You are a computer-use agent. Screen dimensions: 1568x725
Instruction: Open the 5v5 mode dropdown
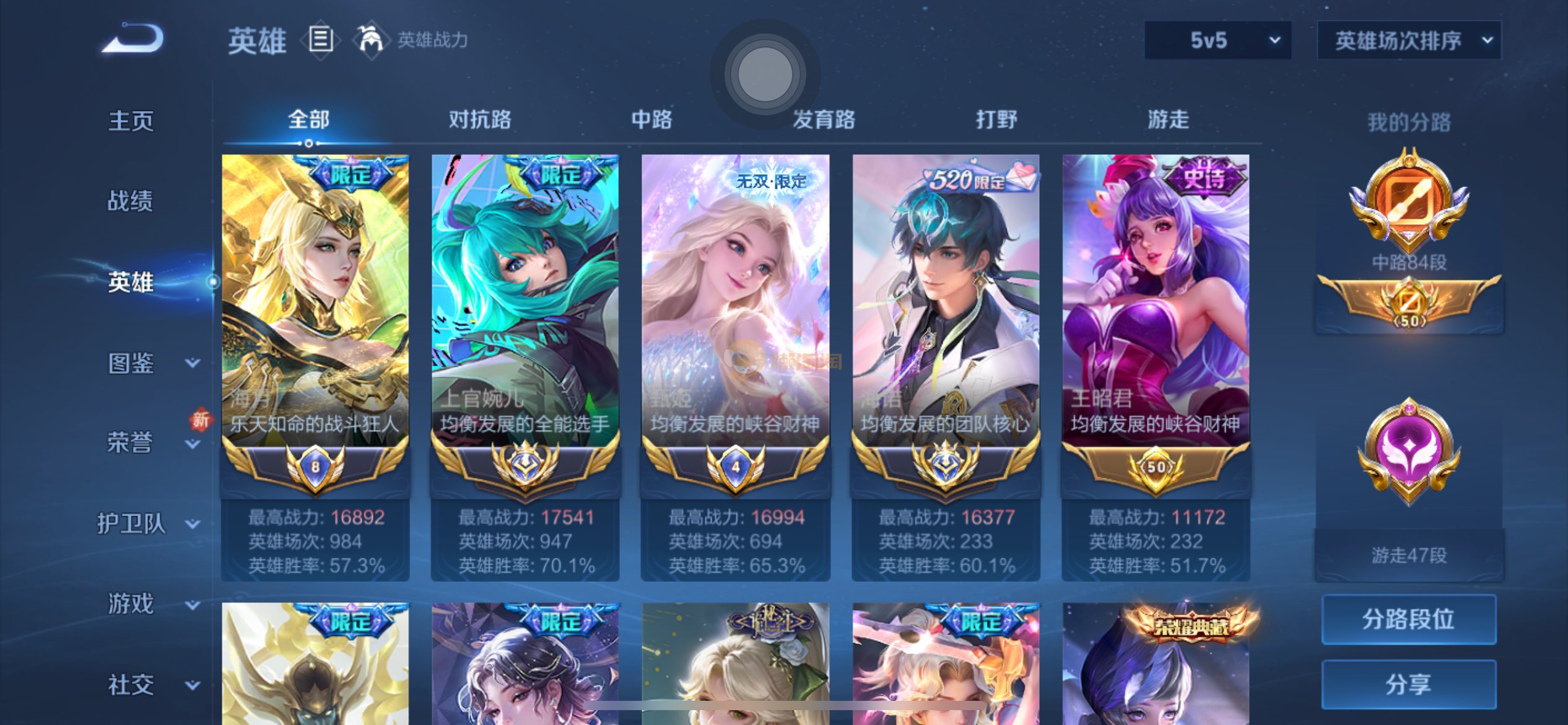point(1217,40)
